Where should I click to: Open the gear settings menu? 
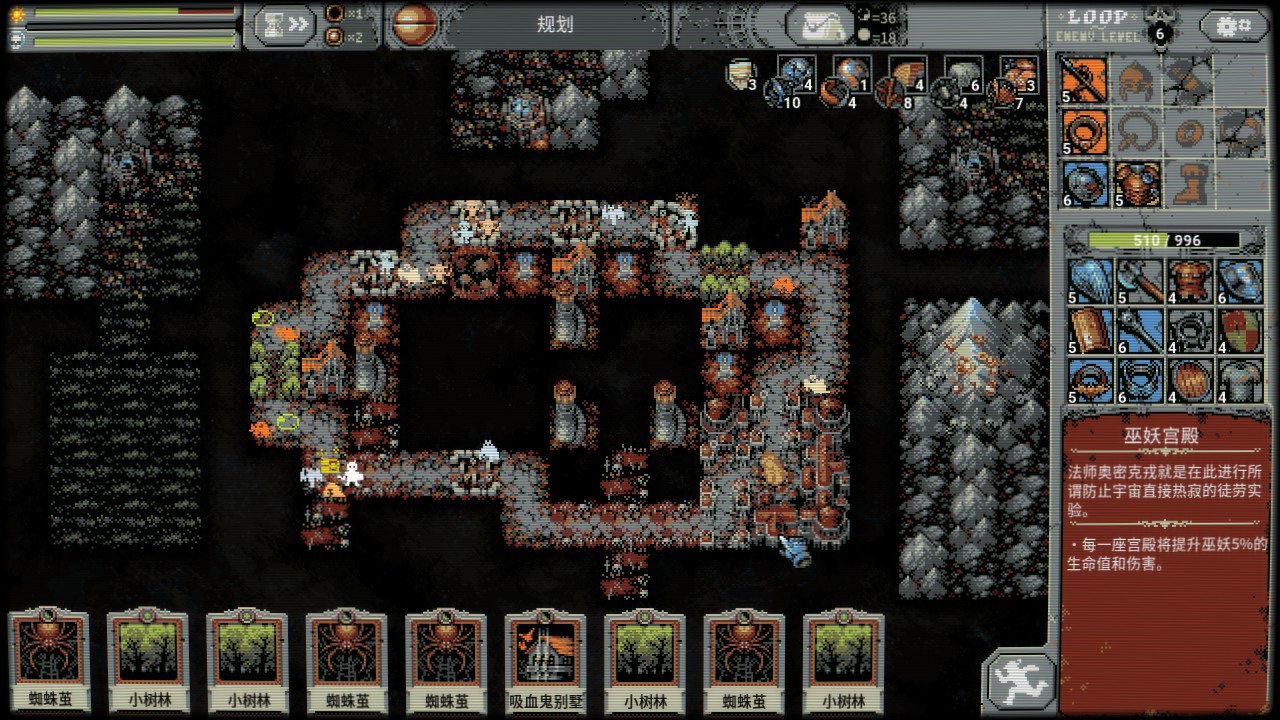pyautogui.click(x=1234, y=25)
